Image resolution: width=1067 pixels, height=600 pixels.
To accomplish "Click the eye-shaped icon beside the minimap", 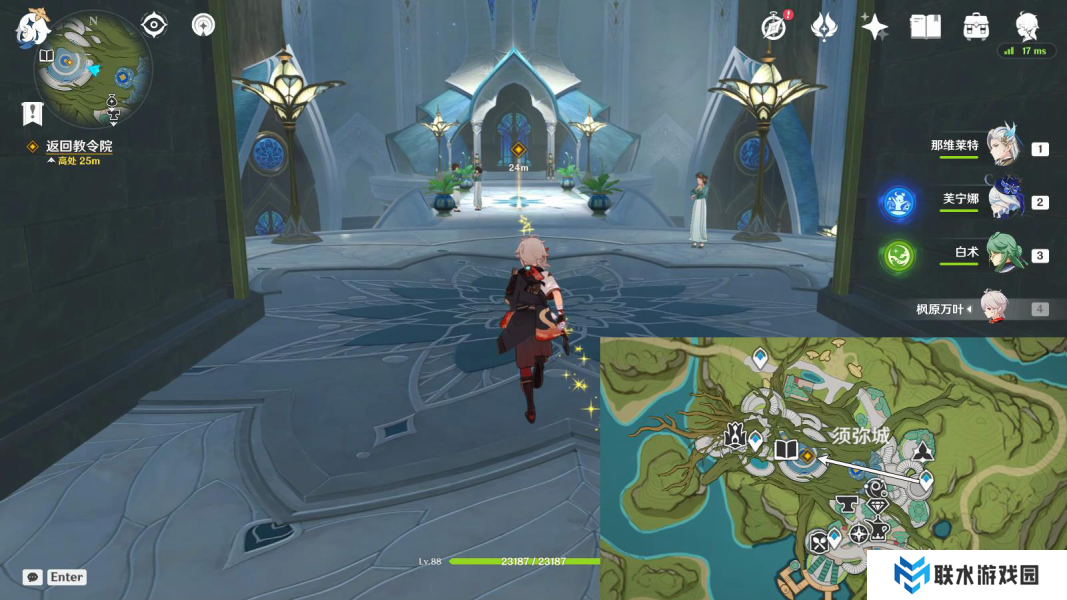I will click(153, 24).
